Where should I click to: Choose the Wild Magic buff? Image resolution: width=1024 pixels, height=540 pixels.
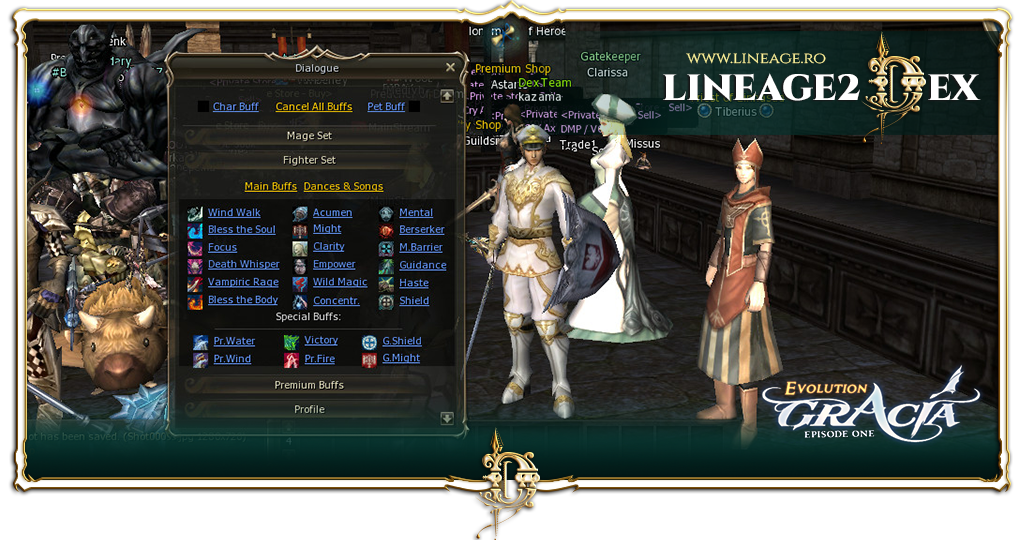(x=340, y=283)
